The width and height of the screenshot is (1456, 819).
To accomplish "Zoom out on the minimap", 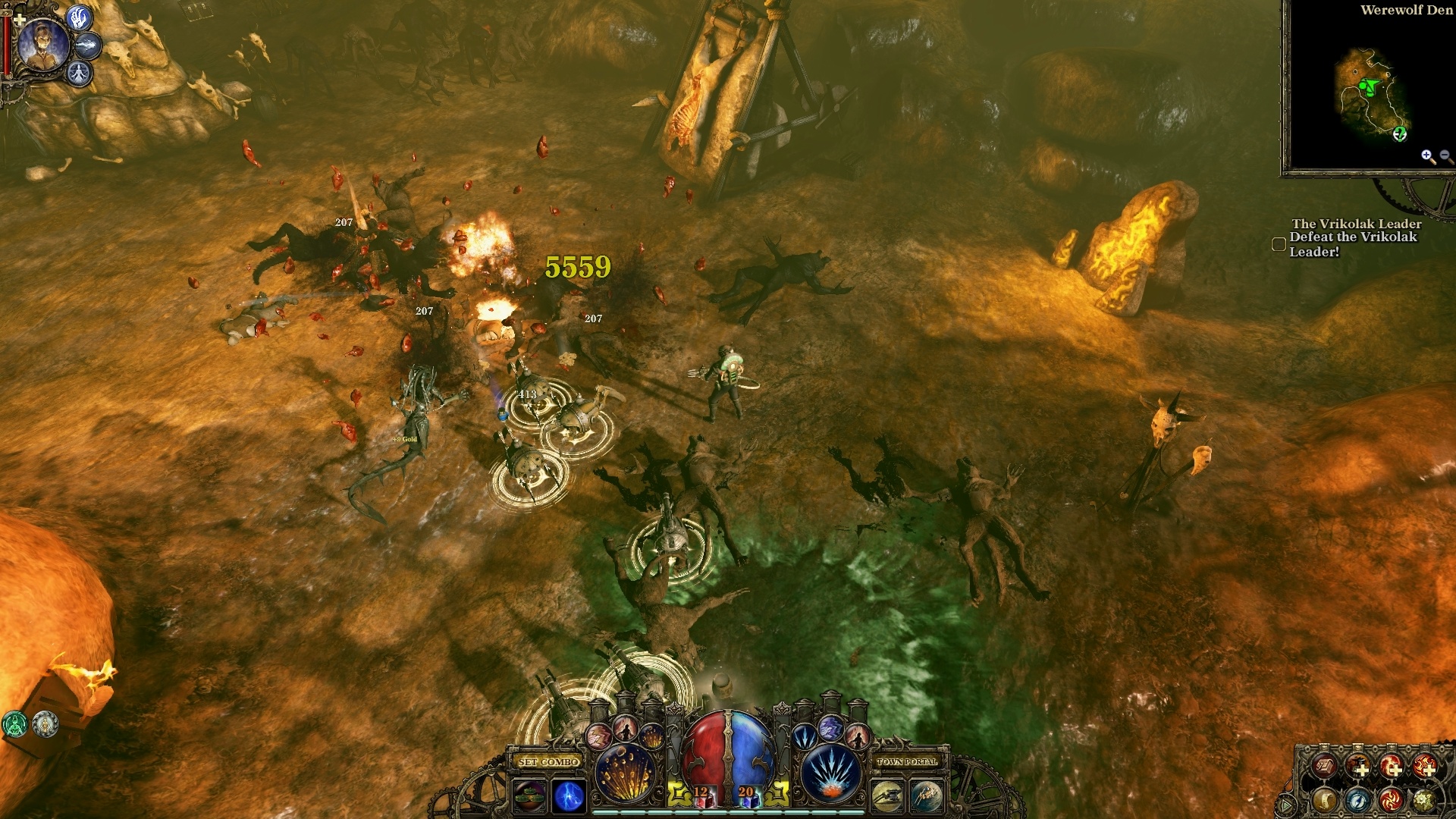I will pyautogui.click(x=1445, y=156).
